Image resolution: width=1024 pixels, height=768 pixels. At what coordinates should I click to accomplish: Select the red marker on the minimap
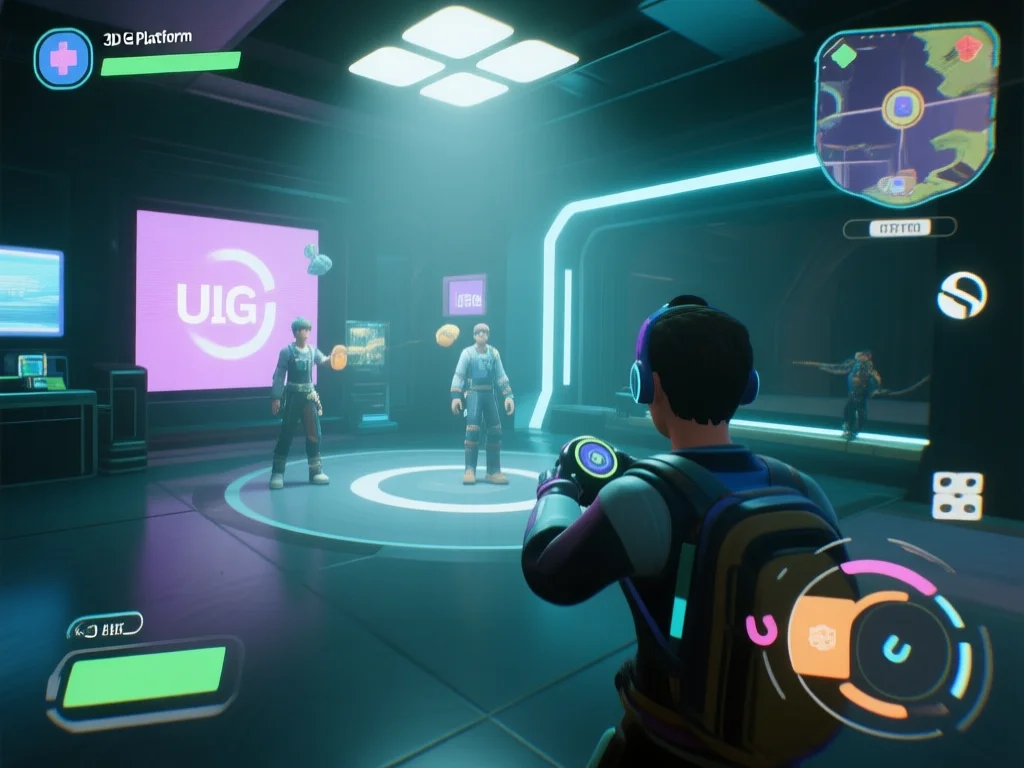click(967, 46)
